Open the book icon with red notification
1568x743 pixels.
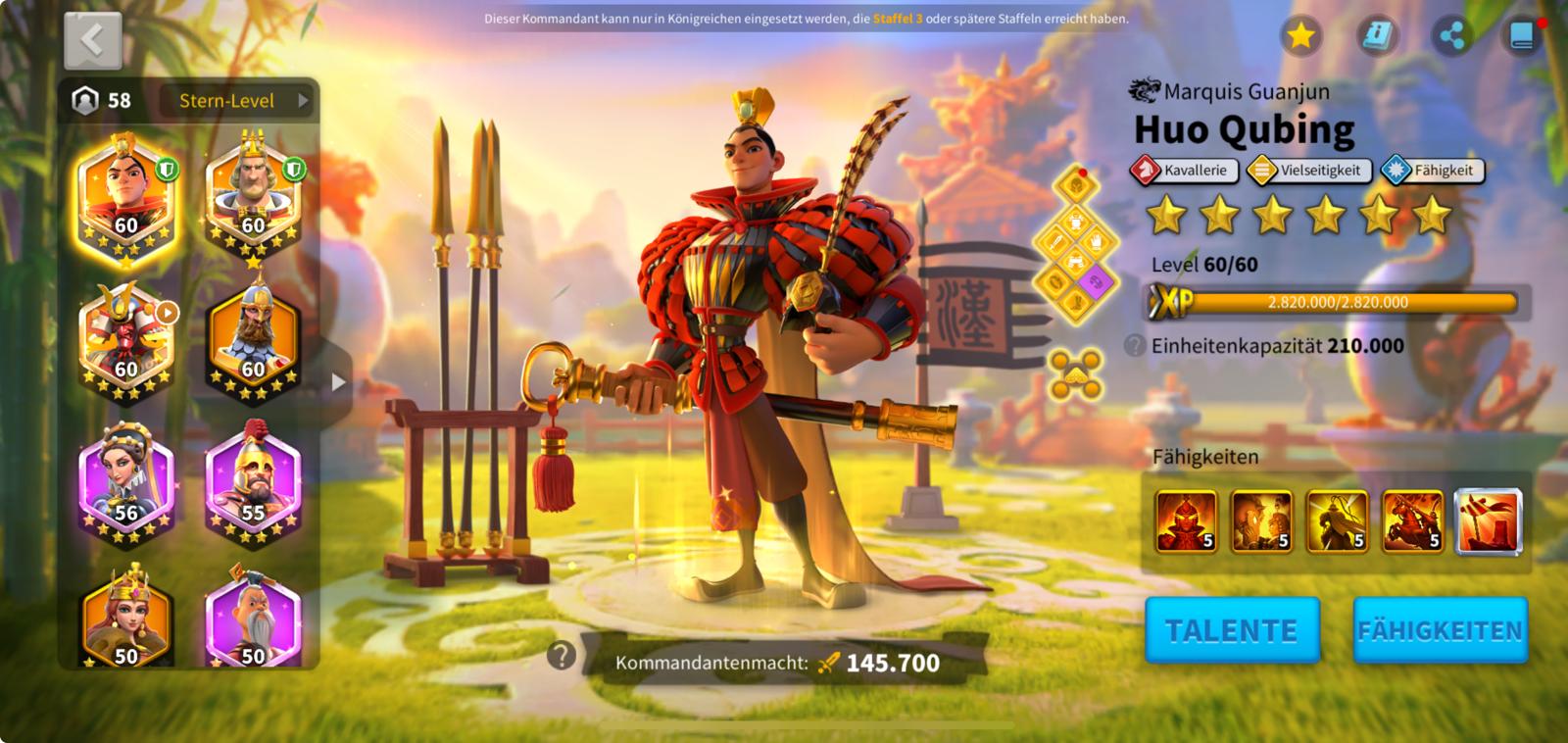coord(1522,36)
